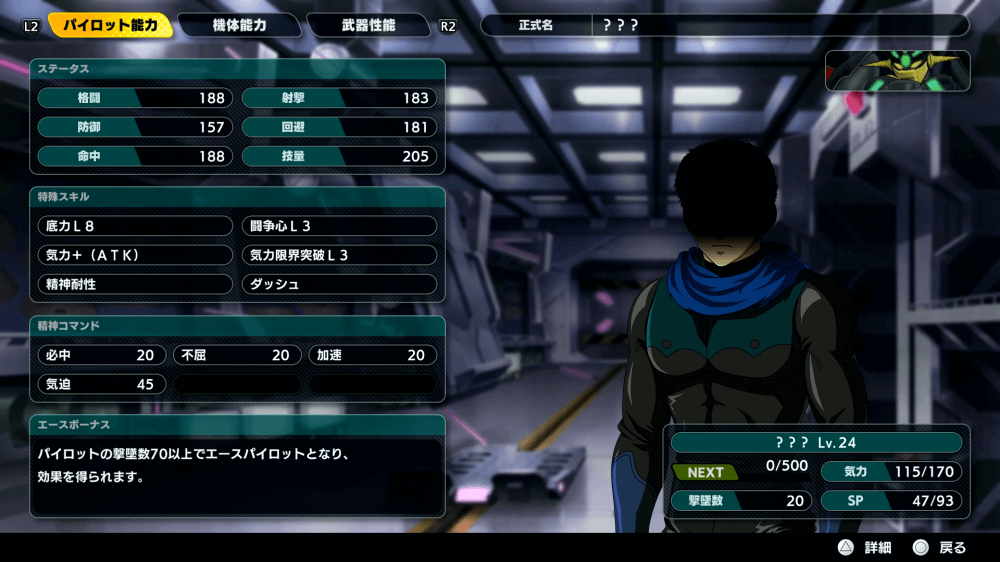Click the 気迫 spirit command

[x=102, y=384]
